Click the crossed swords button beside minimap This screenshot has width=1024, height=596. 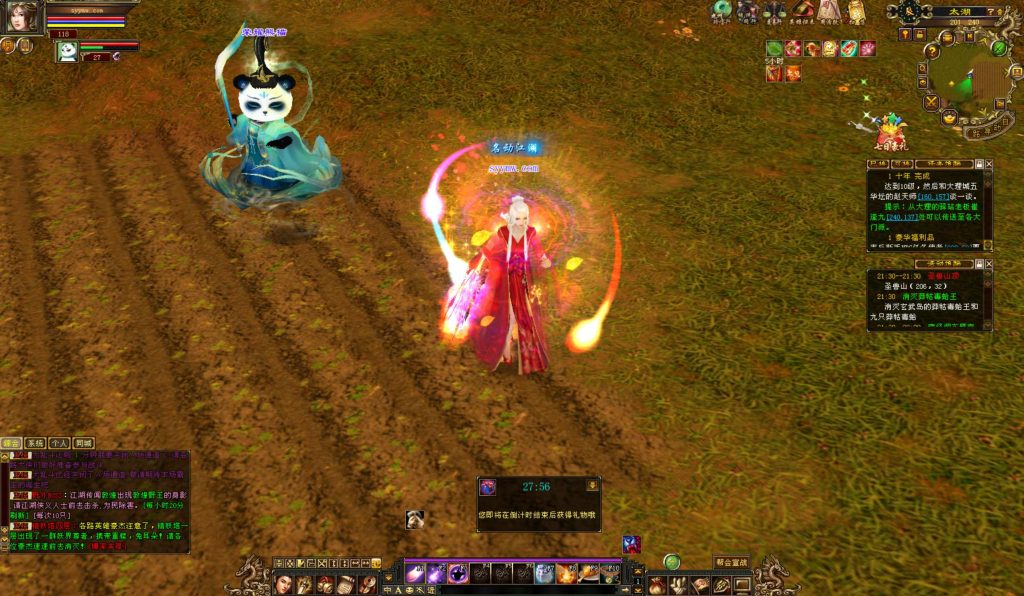click(931, 101)
